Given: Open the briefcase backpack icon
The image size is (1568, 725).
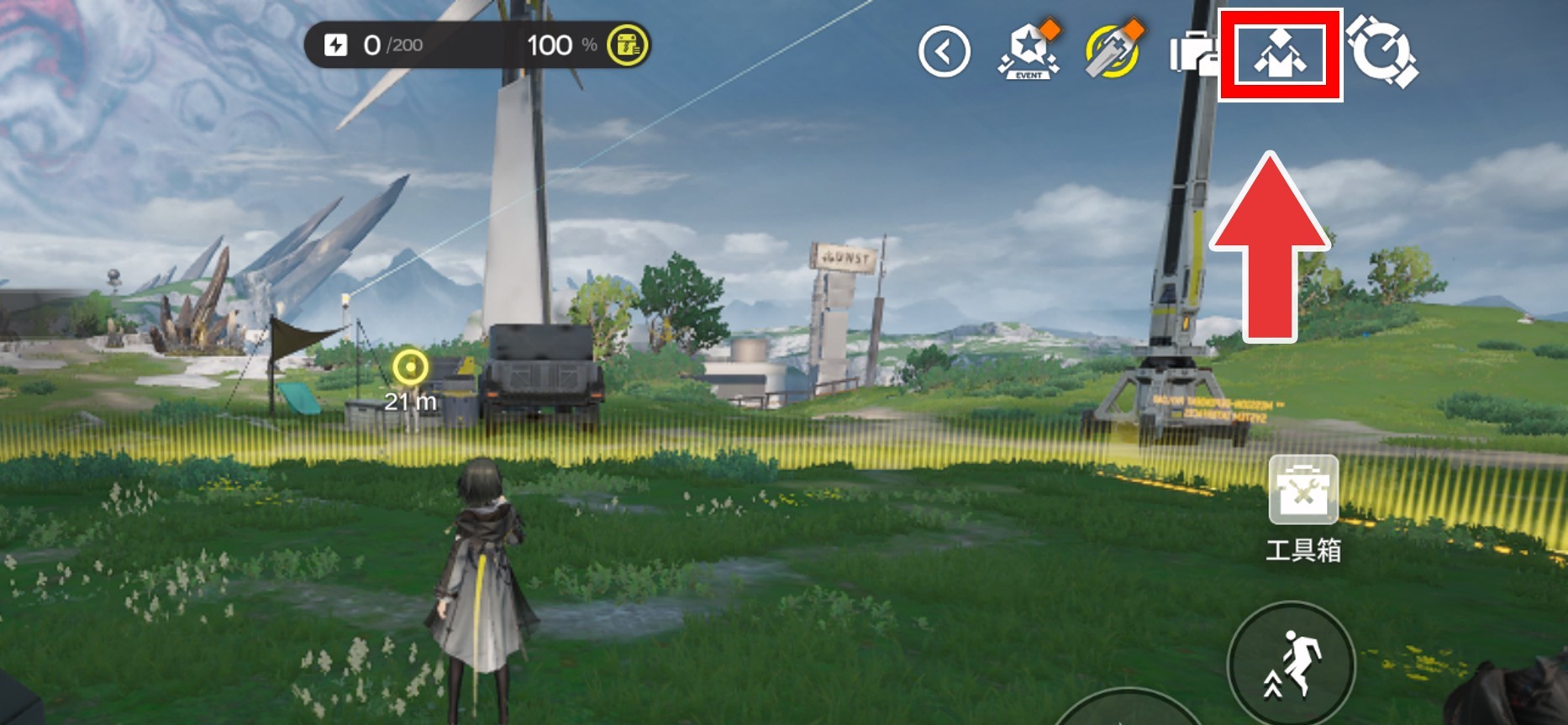Looking at the screenshot, I should coord(1193,54).
